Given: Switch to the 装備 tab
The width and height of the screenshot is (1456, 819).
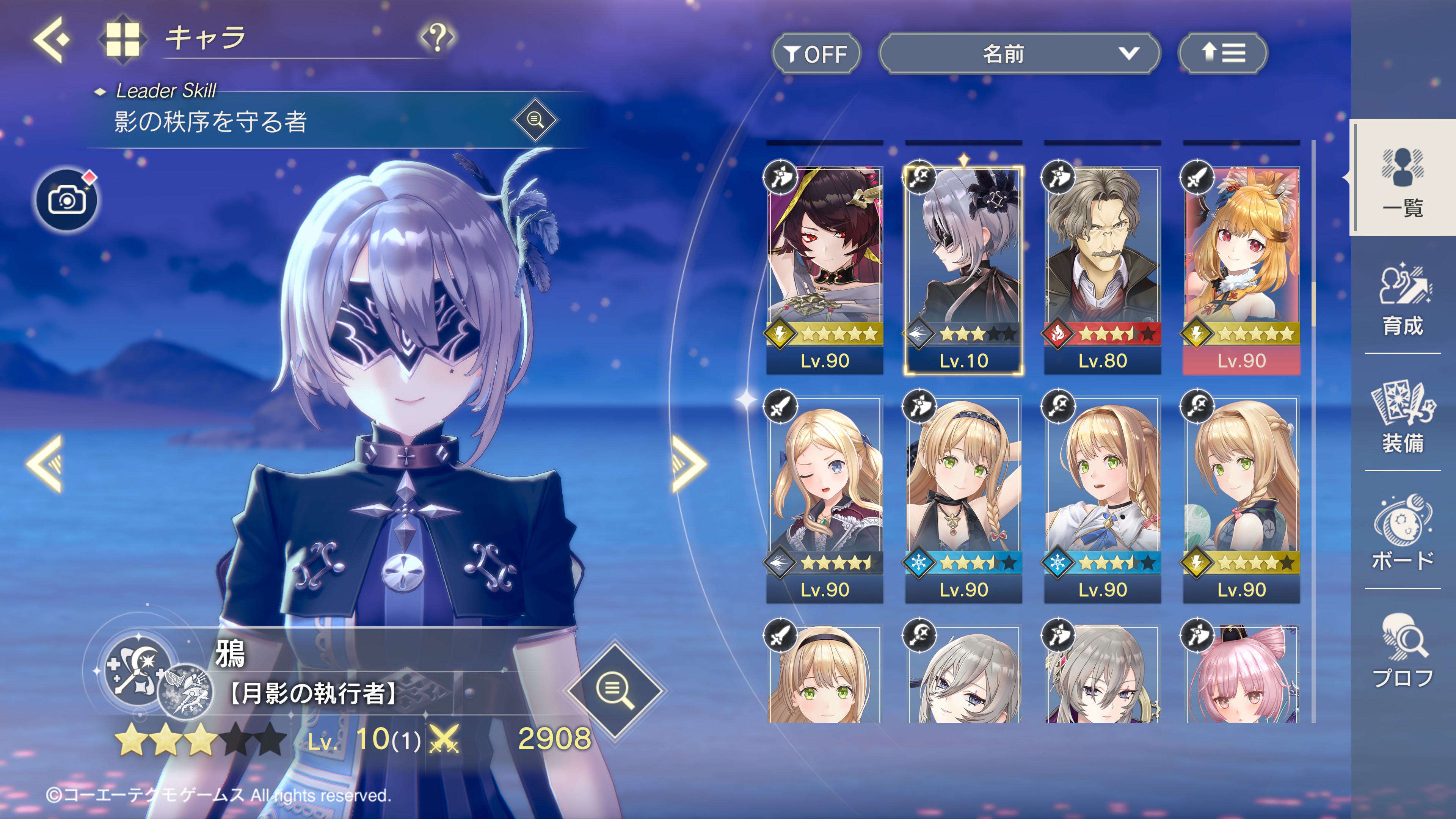Looking at the screenshot, I should click(1403, 417).
